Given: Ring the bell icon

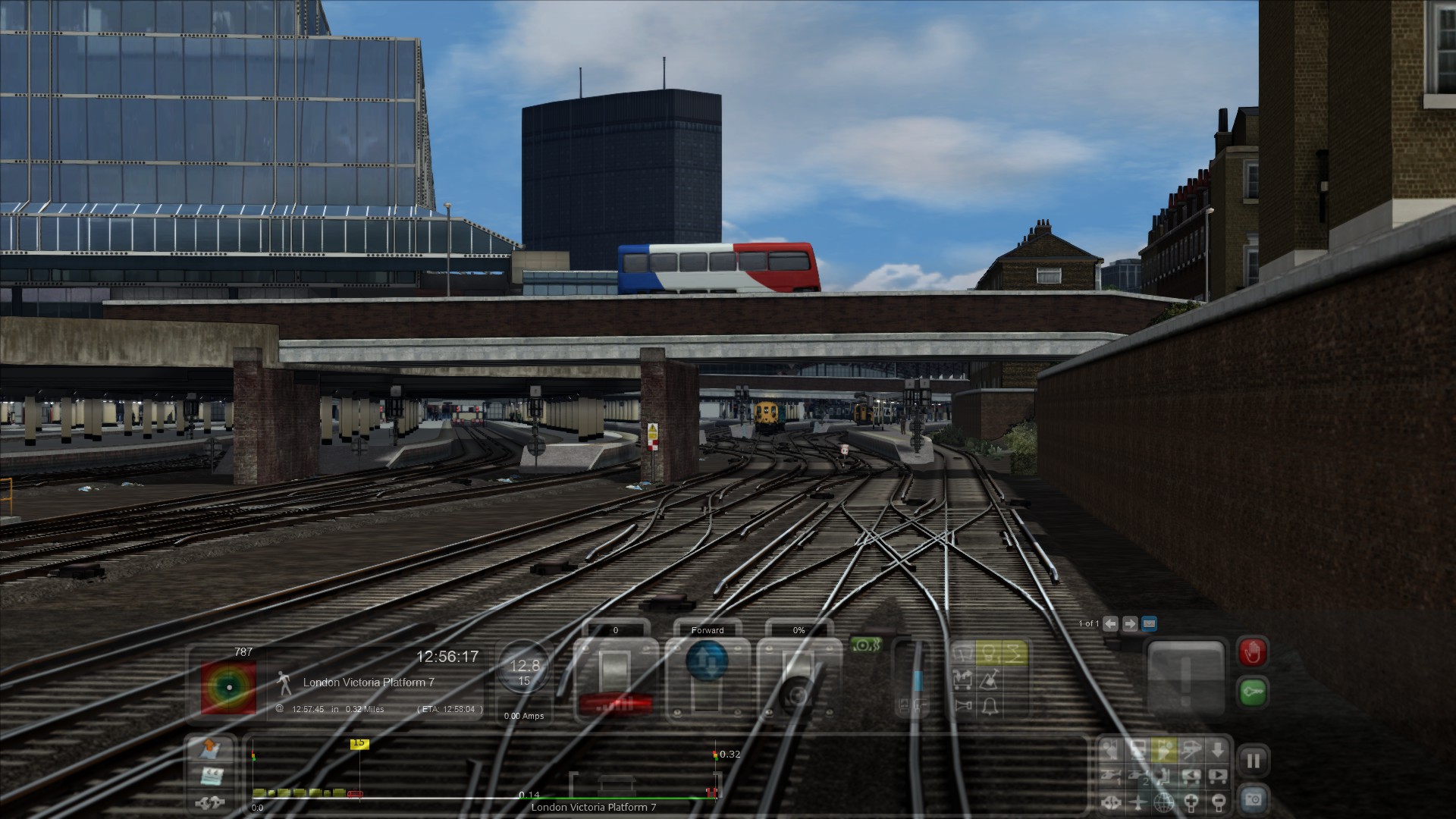Looking at the screenshot, I should coord(989,706).
